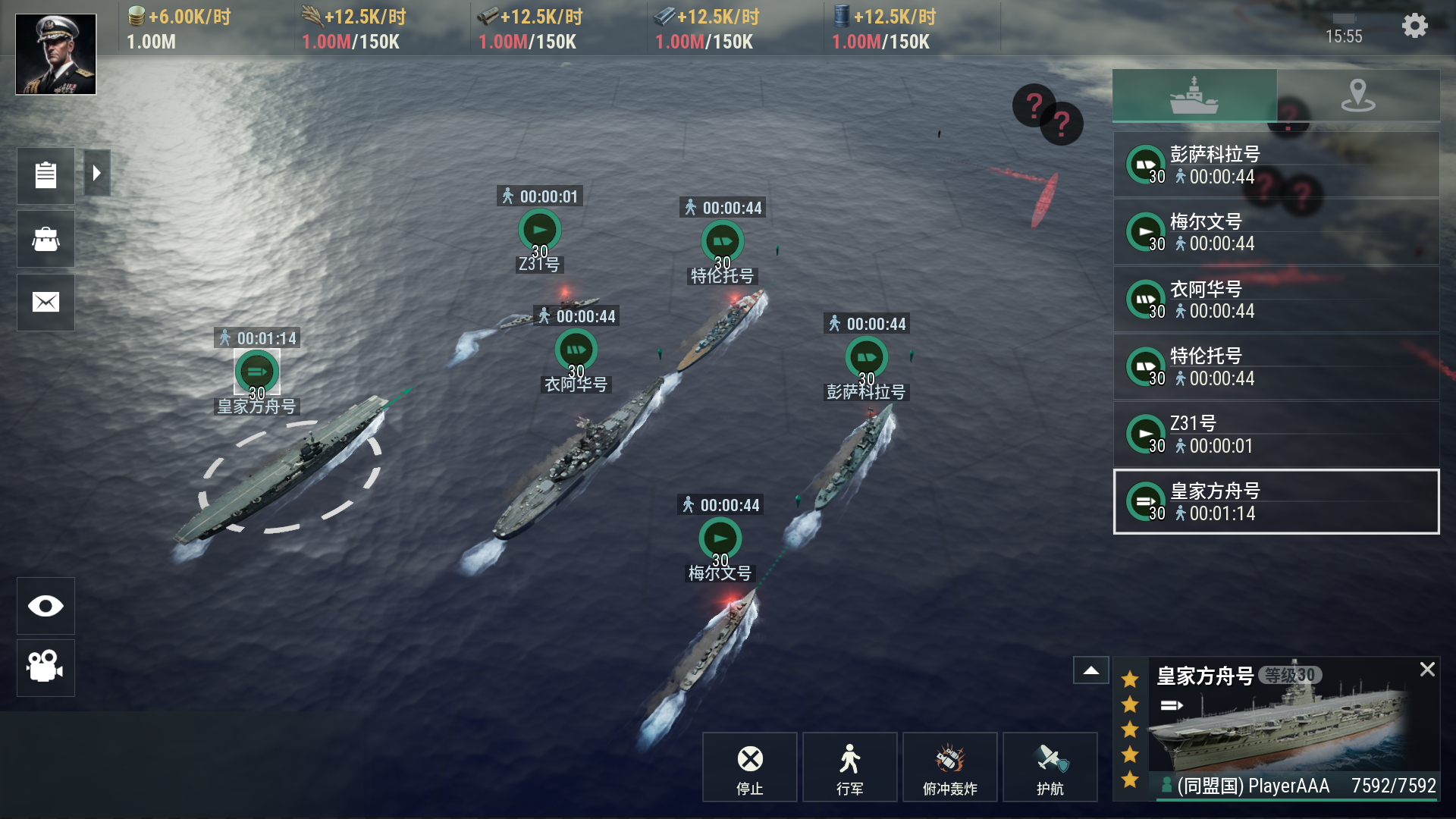Open the mail envelope inbox

point(45,303)
